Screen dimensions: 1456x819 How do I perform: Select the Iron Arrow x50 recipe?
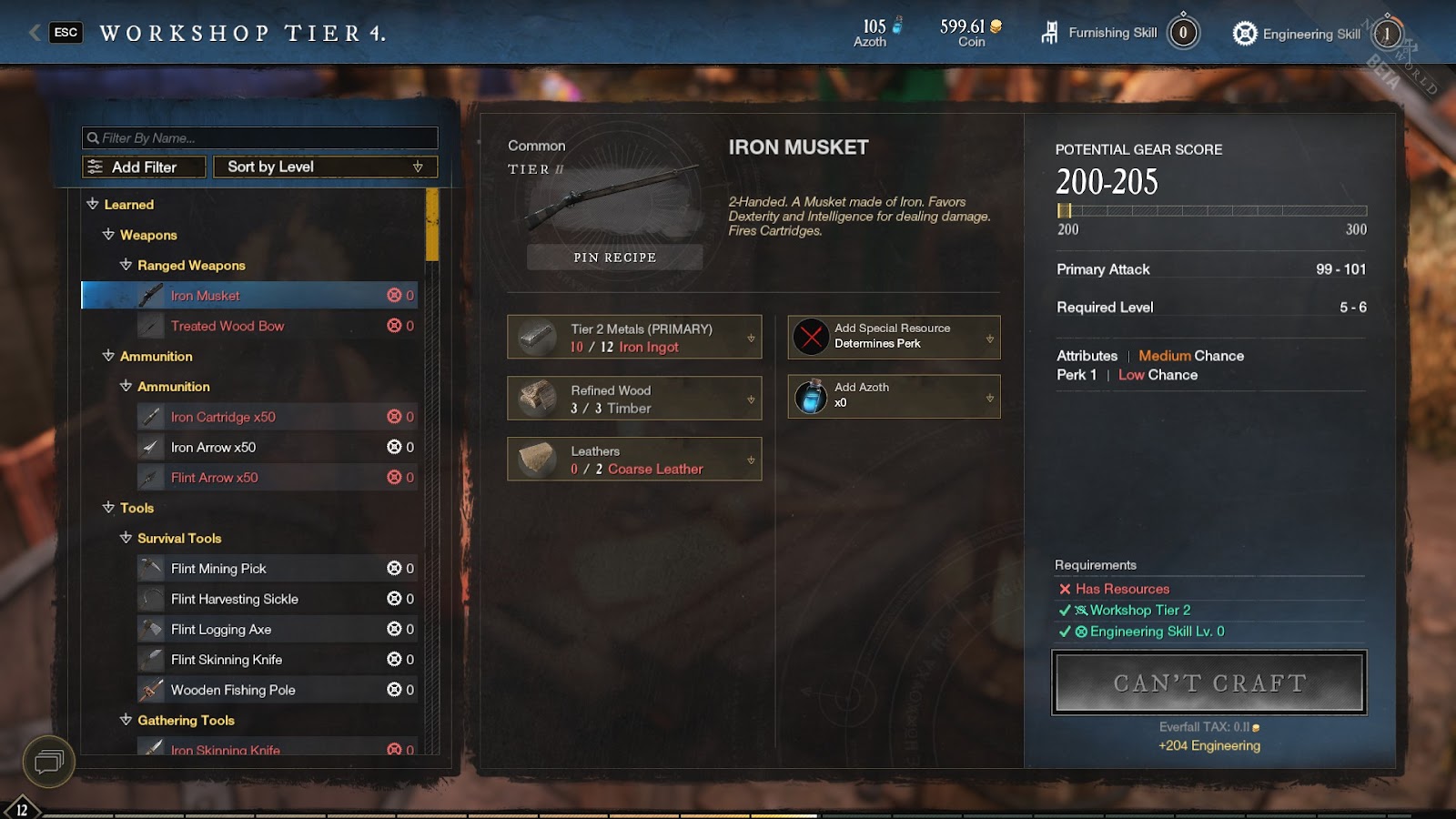(x=213, y=448)
